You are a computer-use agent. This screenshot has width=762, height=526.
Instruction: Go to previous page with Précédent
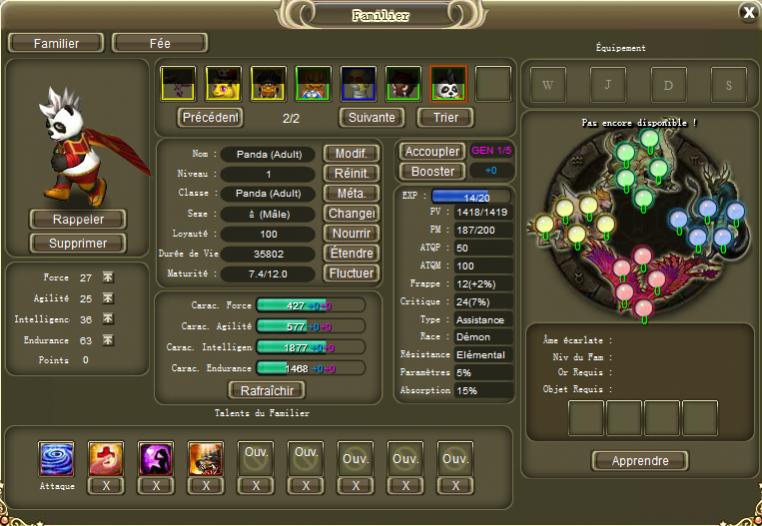(x=211, y=117)
